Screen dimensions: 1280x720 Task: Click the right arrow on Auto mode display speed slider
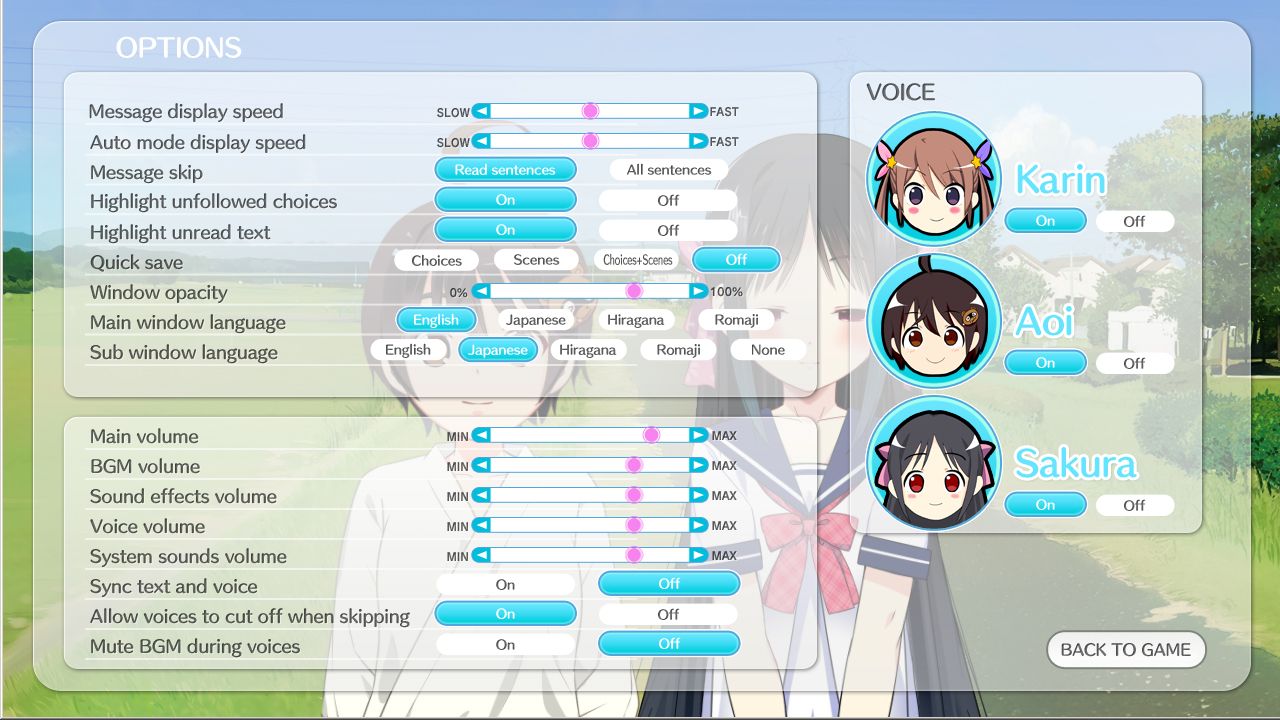point(697,140)
